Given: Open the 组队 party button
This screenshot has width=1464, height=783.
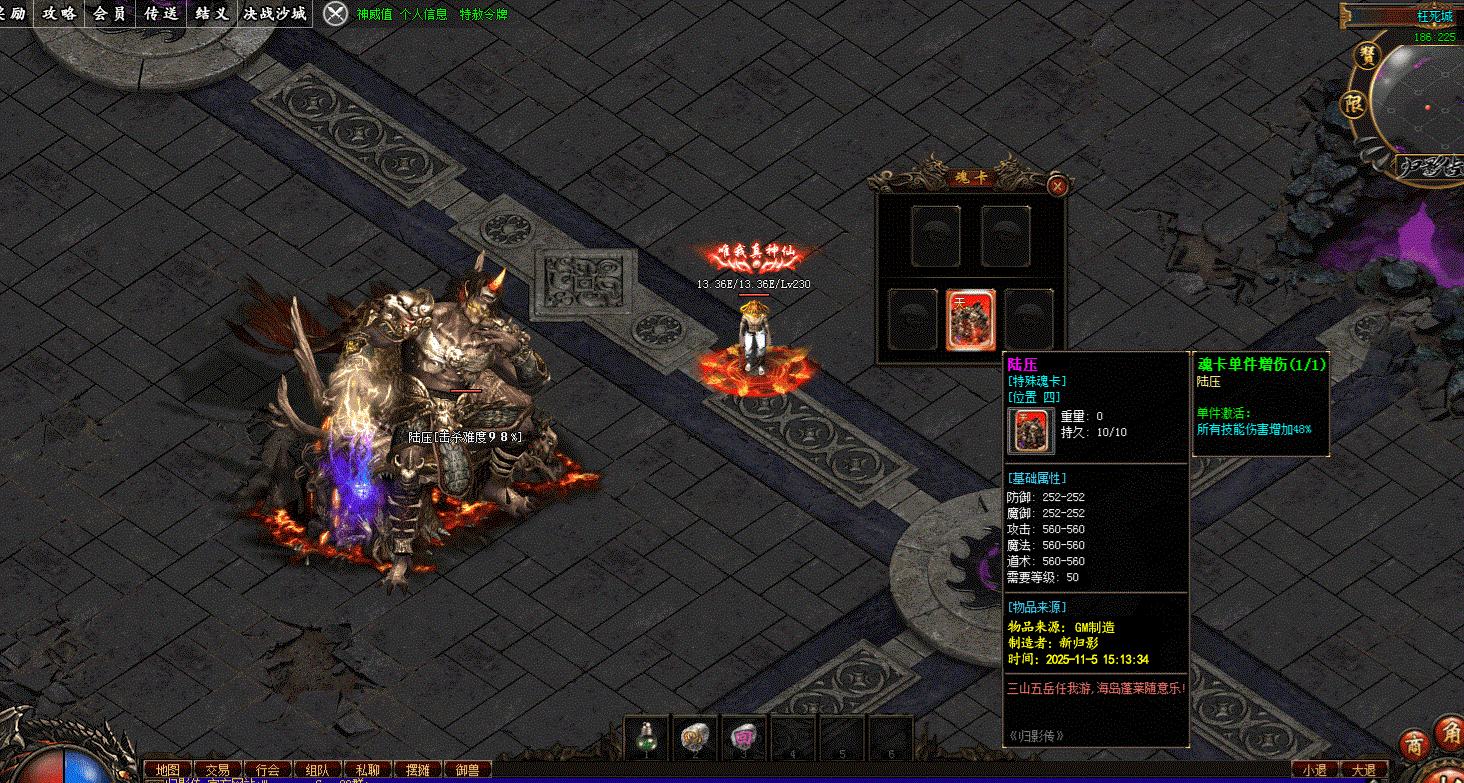Looking at the screenshot, I should tap(317, 770).
